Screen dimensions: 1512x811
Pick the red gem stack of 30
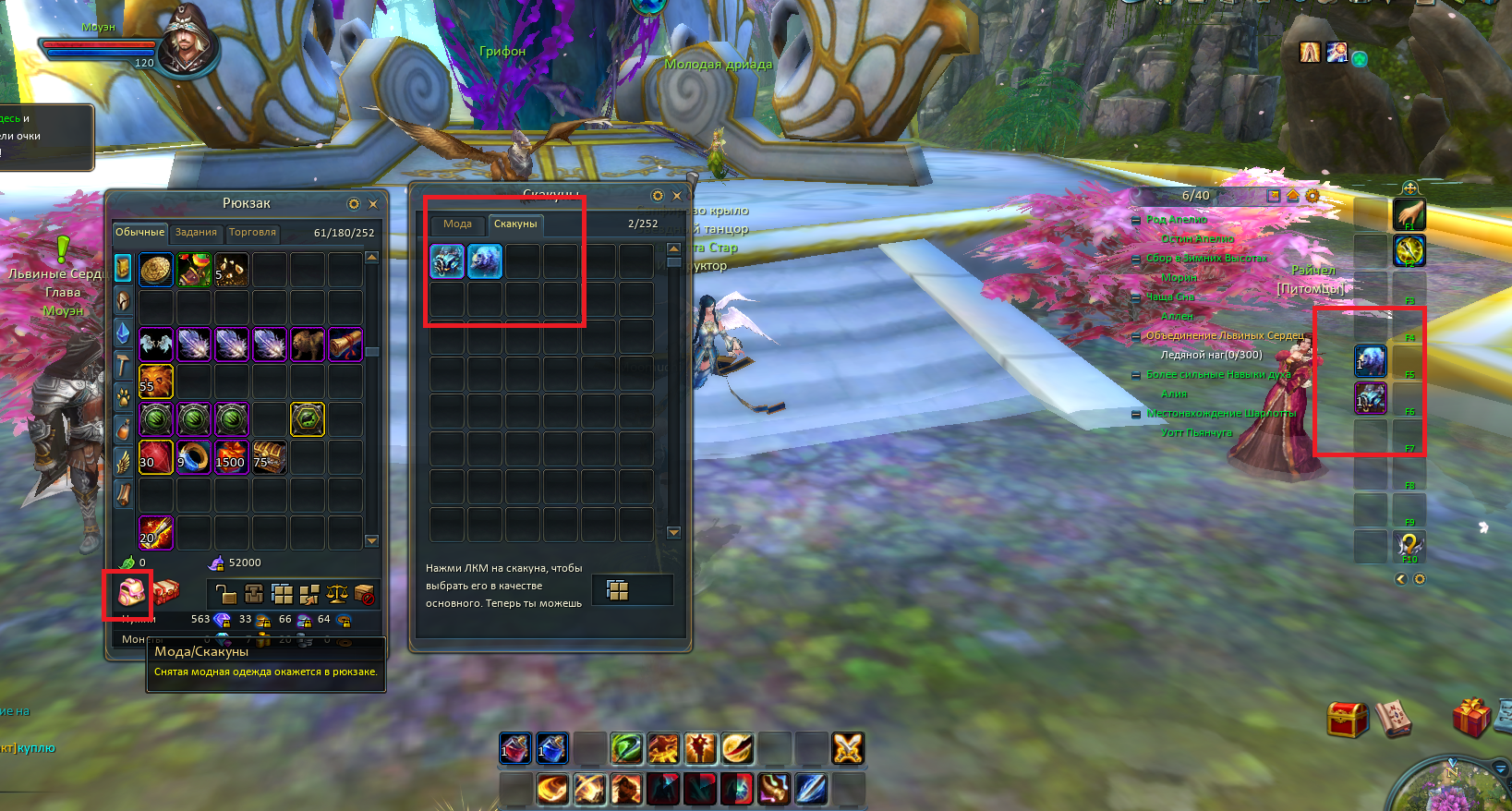tap(156, 457)
